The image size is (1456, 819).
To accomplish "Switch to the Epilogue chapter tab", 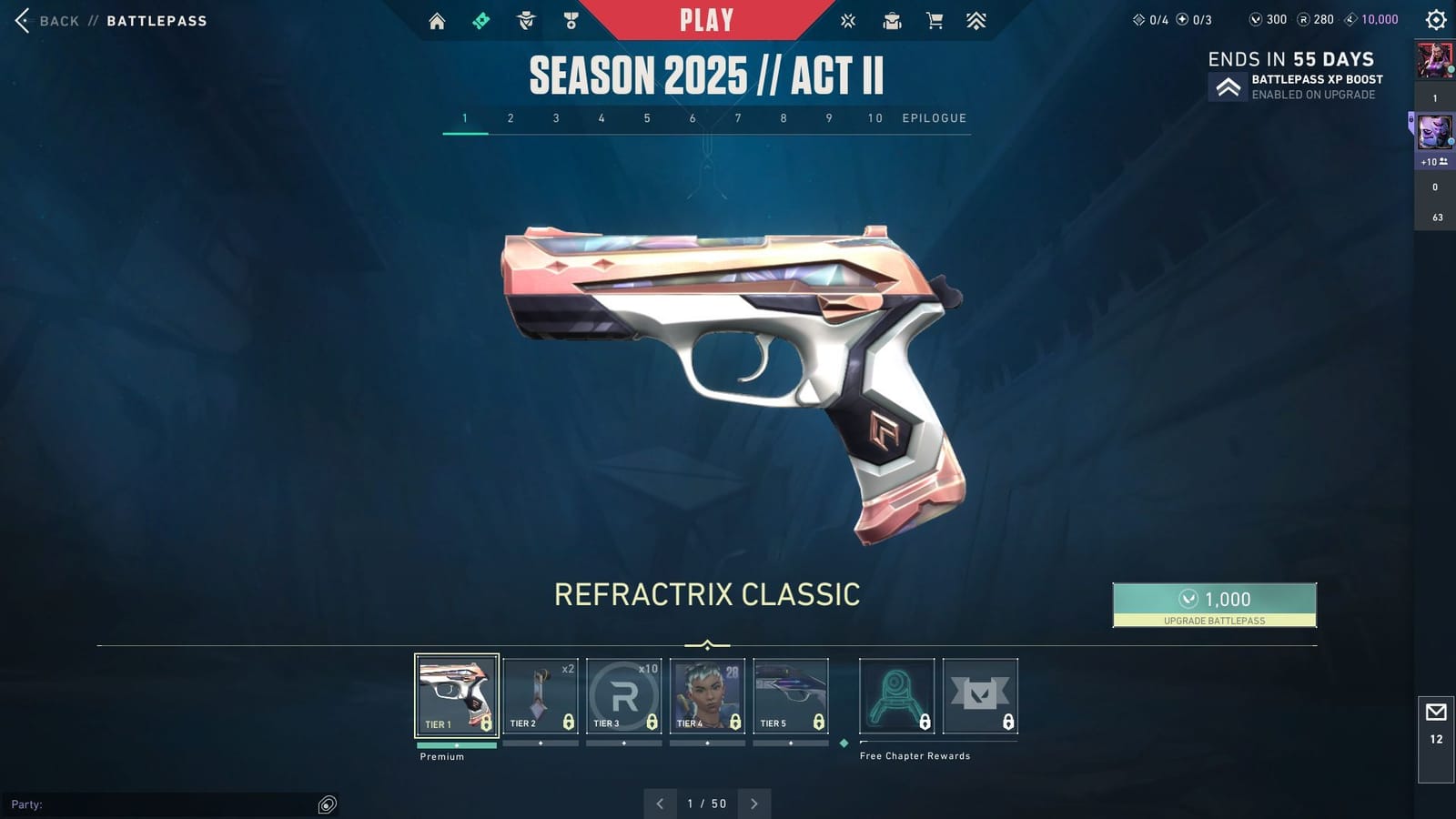I will (x=934, y=117).
